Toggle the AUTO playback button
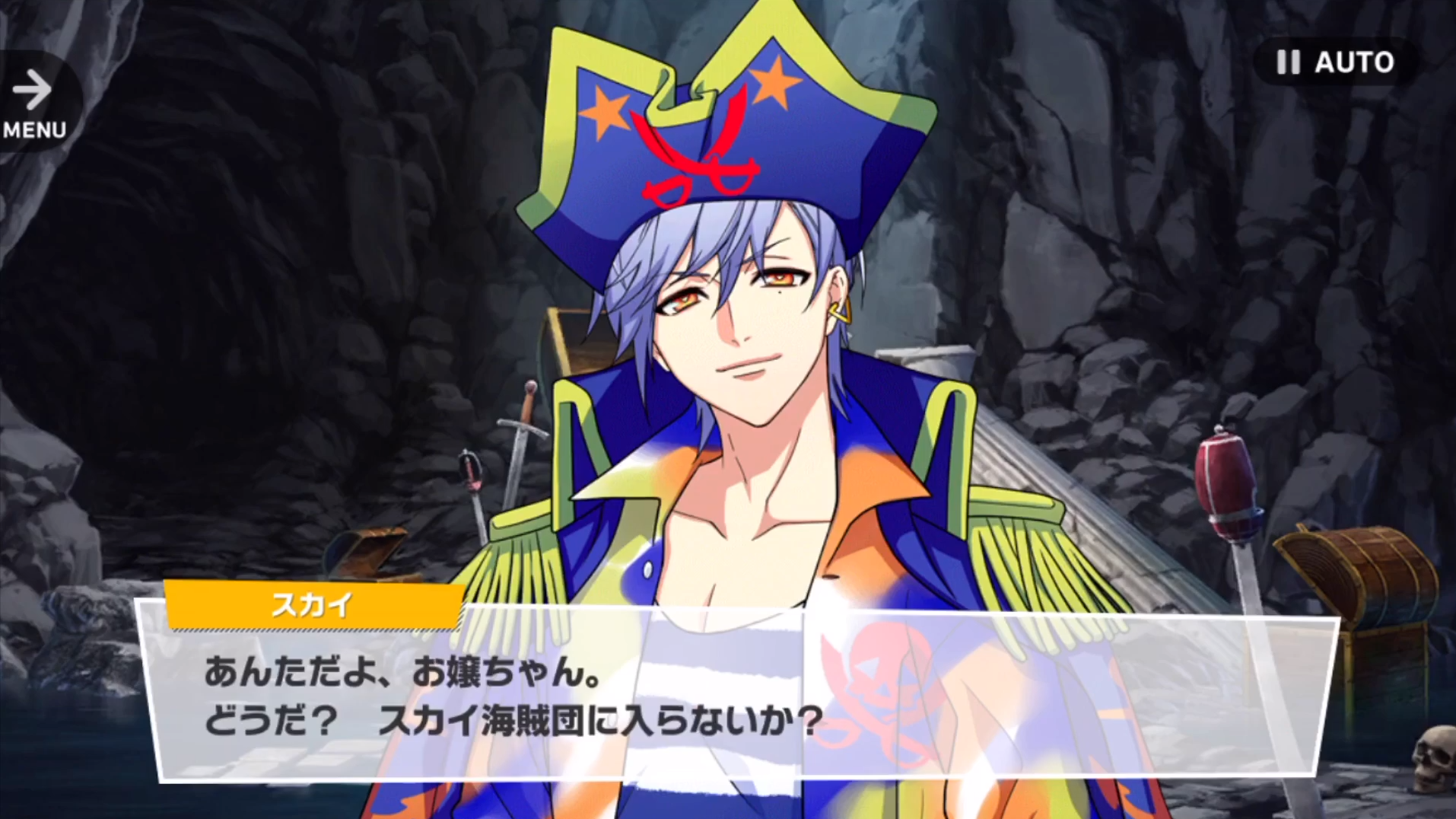Viewport: 1456px width, 819px height. 1337,62
